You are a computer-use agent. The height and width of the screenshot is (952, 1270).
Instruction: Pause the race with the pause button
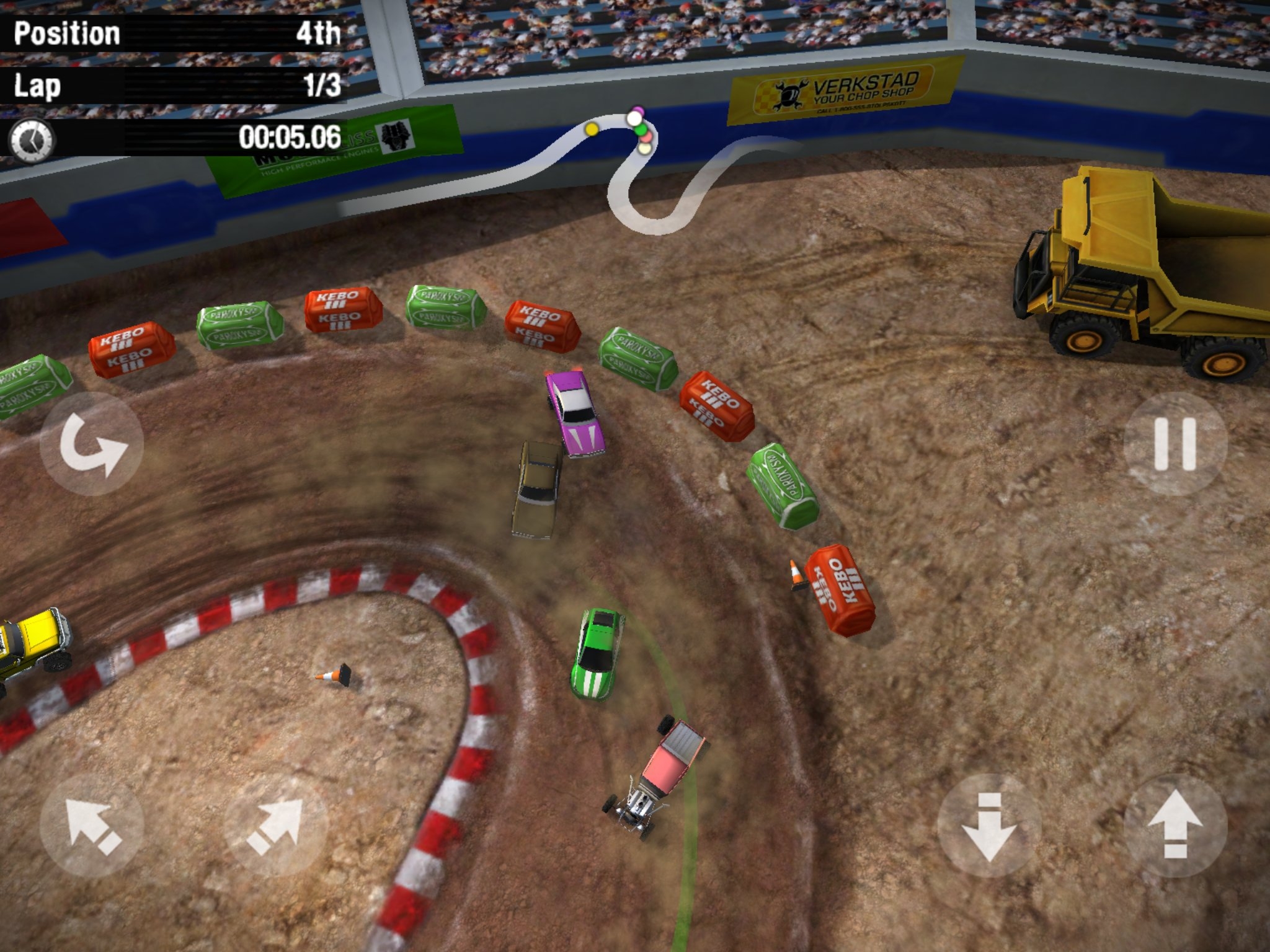[1175, 444]
